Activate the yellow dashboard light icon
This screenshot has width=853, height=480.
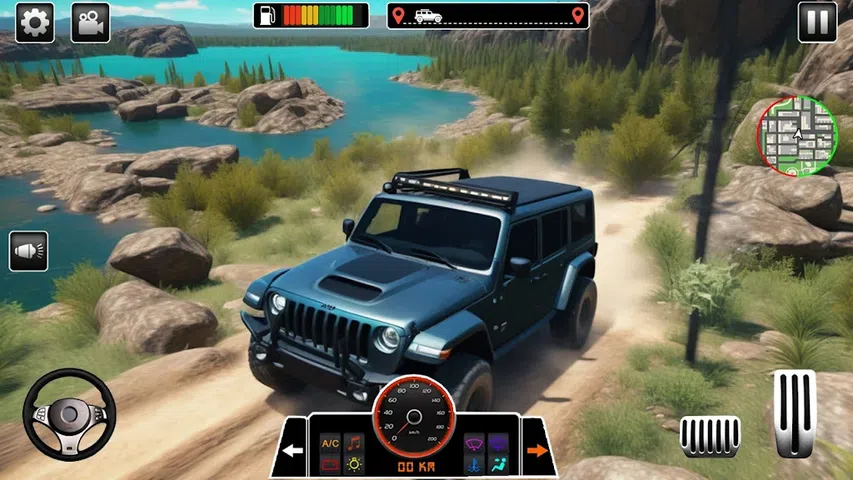[353, 465]
